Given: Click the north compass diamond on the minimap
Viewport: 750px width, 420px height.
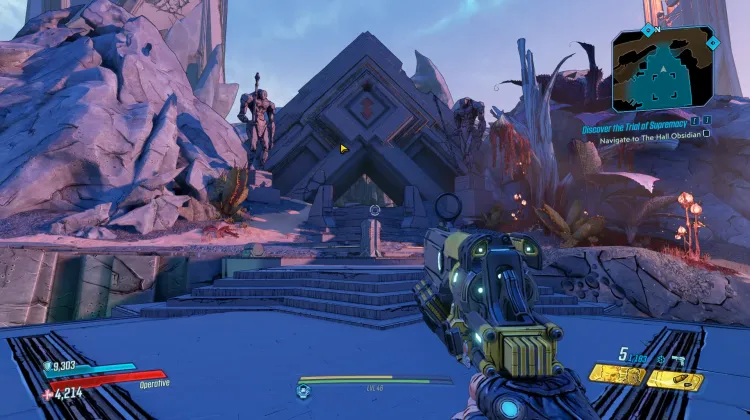Looking at the screenshot, I should [648, 27].
